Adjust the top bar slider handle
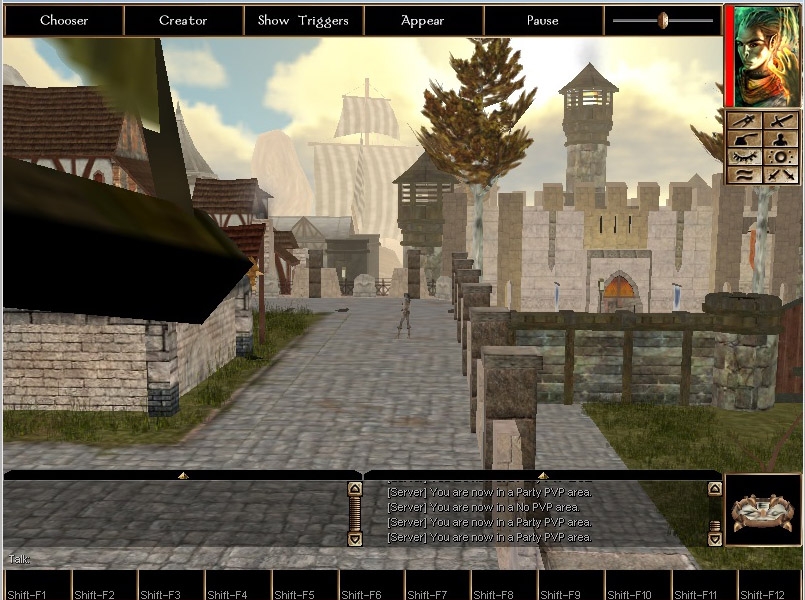The height and width of the screenshot is (600, 805). (662, 20)
